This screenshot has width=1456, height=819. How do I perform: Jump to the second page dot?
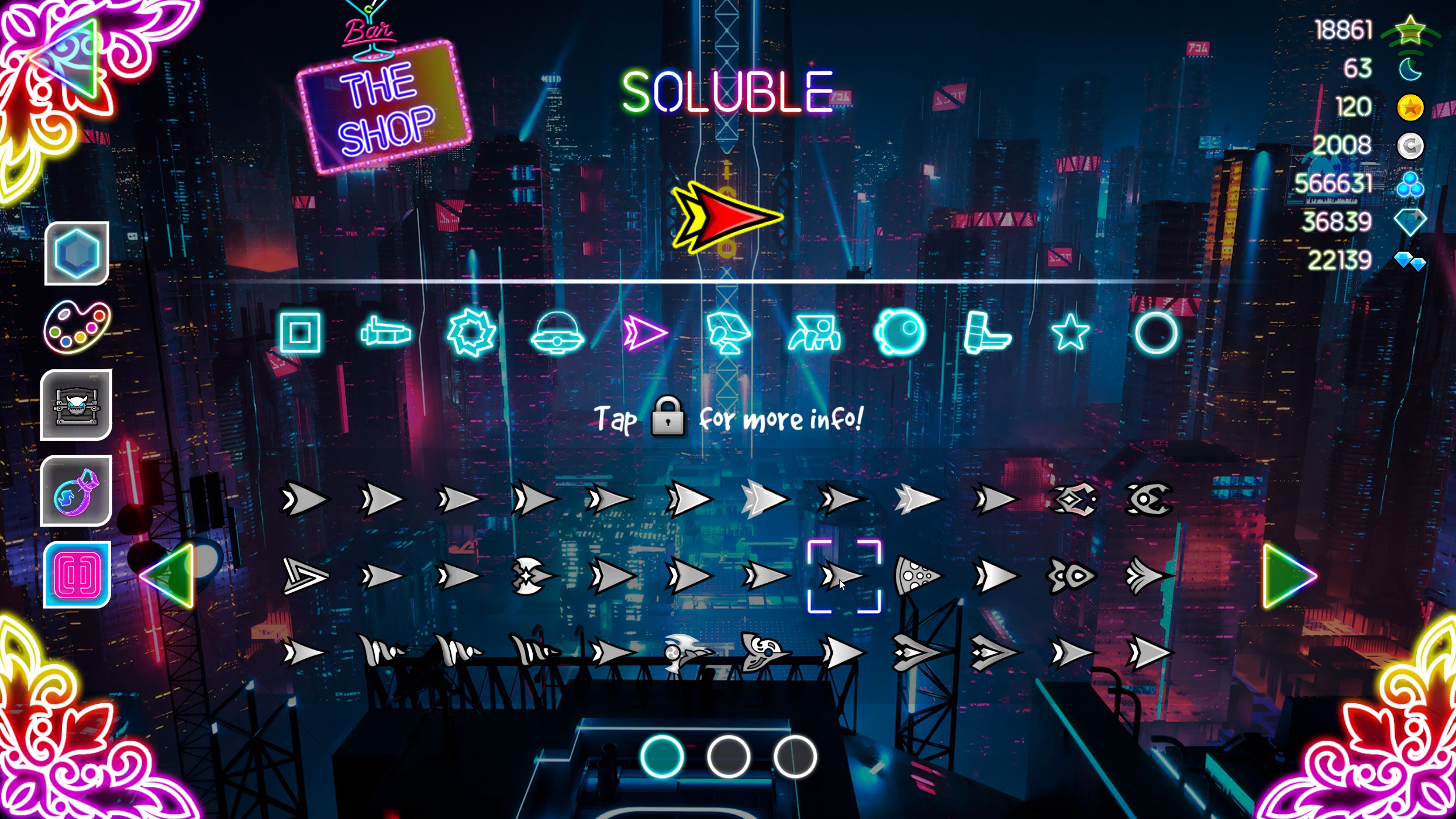(x=728, y=757)
